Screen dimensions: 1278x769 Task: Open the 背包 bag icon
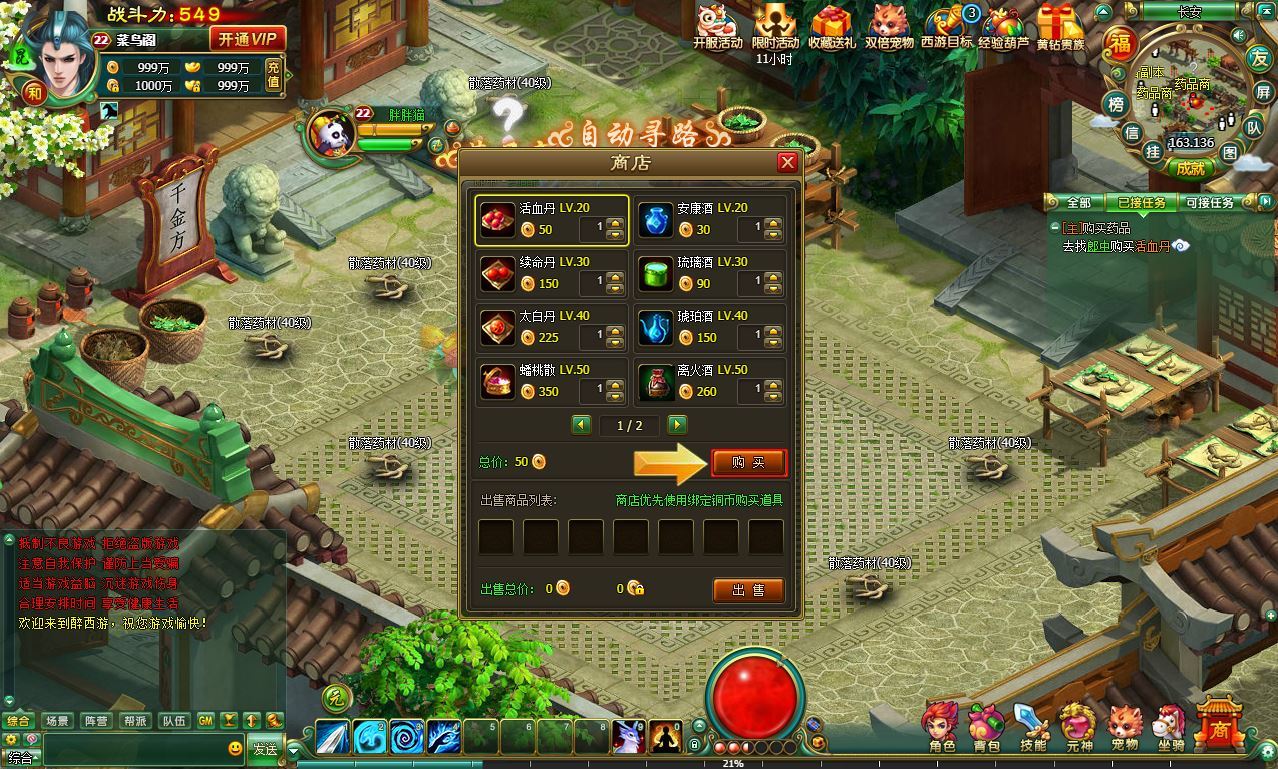[x=986, y=727]
